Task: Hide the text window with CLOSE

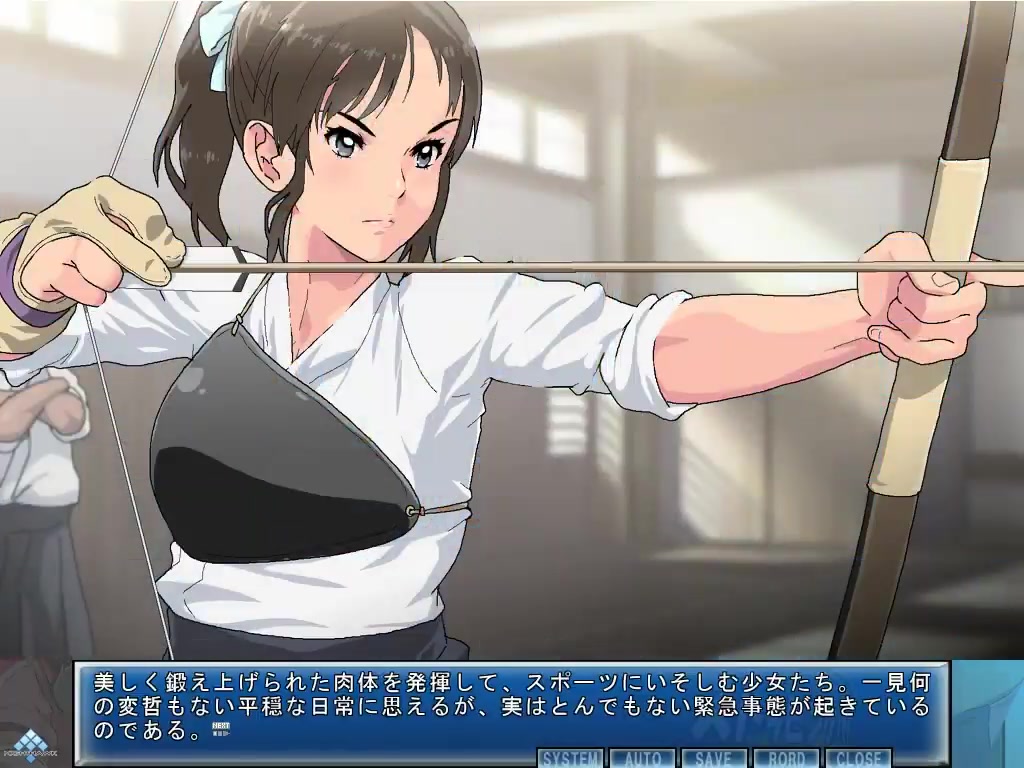Action: coord(858,758)
